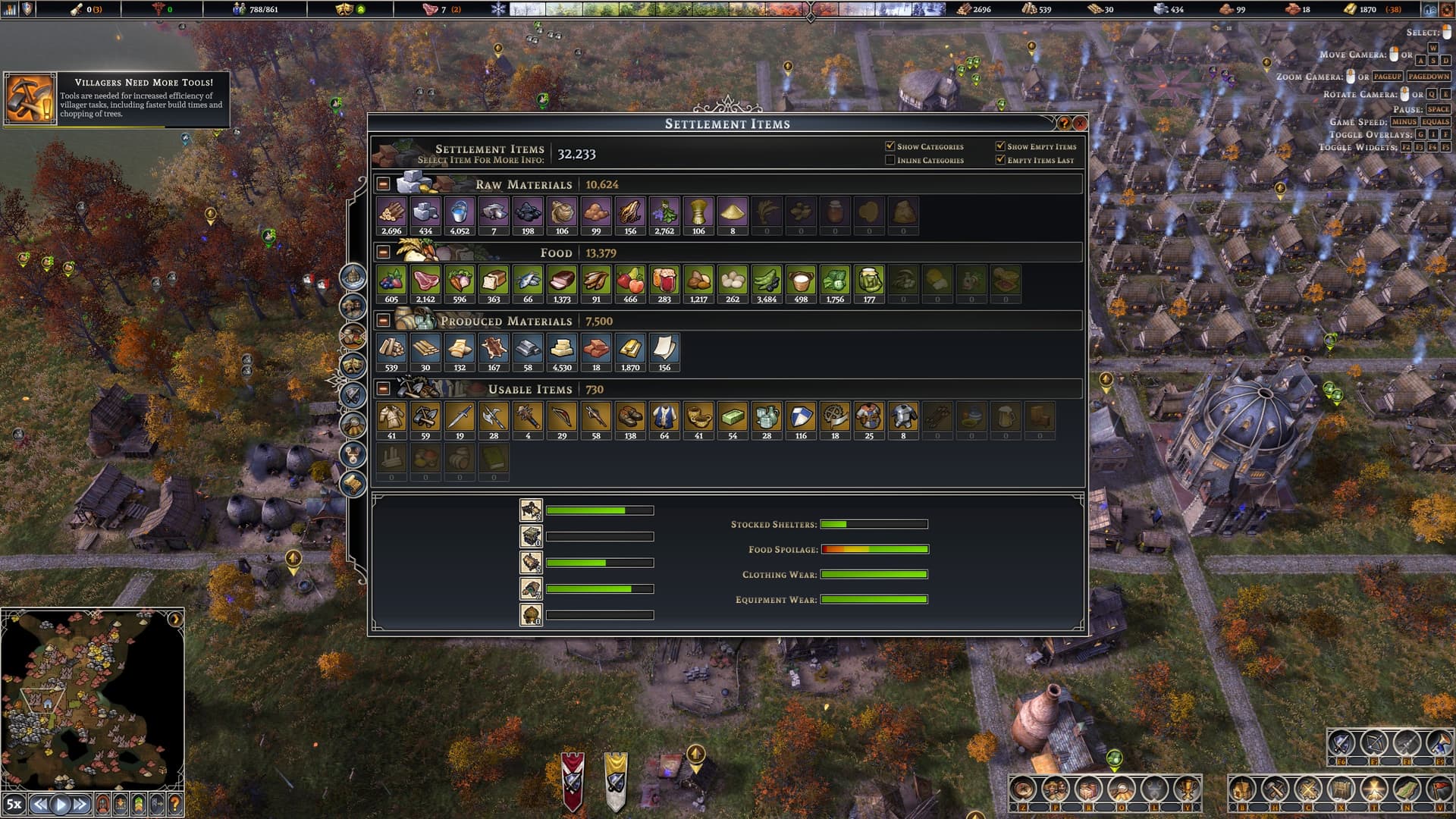Toggle the Show Categories checkbox
Viewport: 1456px width, 819px height.
[x=890, y=146]
